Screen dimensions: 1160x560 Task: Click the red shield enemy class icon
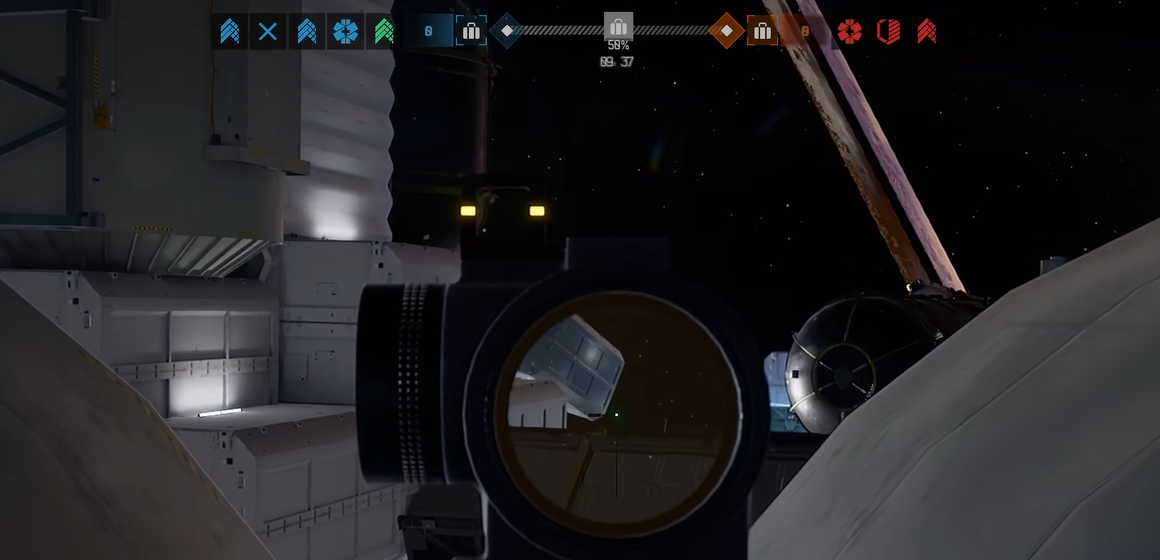click(x=888, y=32)
